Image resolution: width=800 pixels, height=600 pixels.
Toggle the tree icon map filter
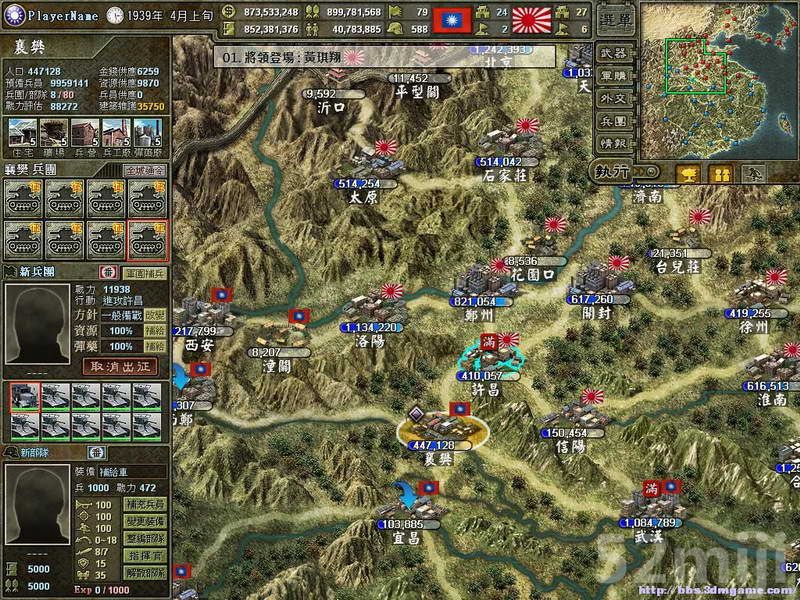pos(687,173)
